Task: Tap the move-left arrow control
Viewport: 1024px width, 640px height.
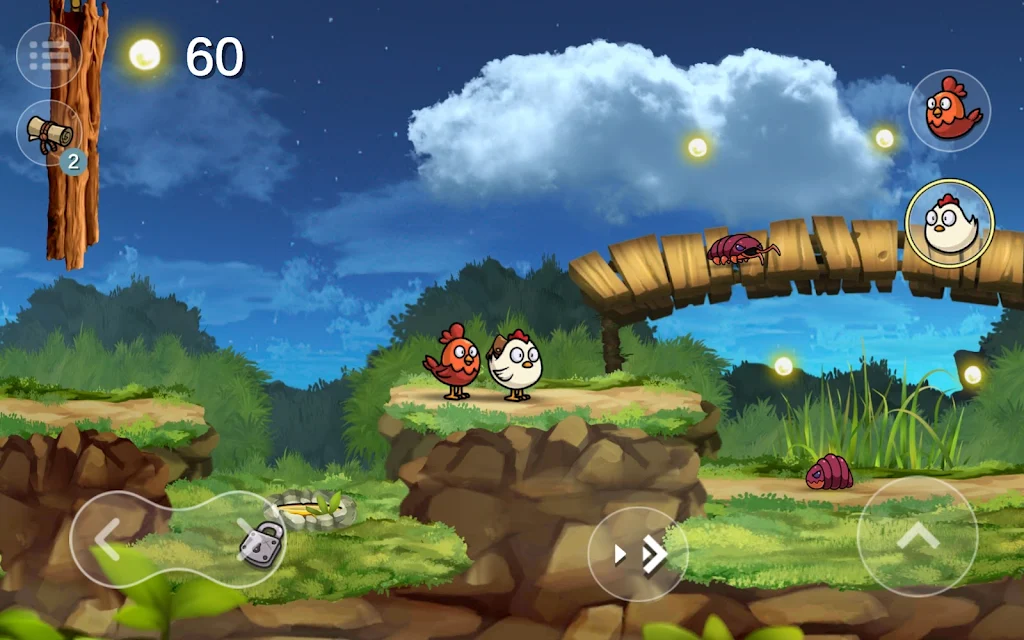Action: coord(108,540)
